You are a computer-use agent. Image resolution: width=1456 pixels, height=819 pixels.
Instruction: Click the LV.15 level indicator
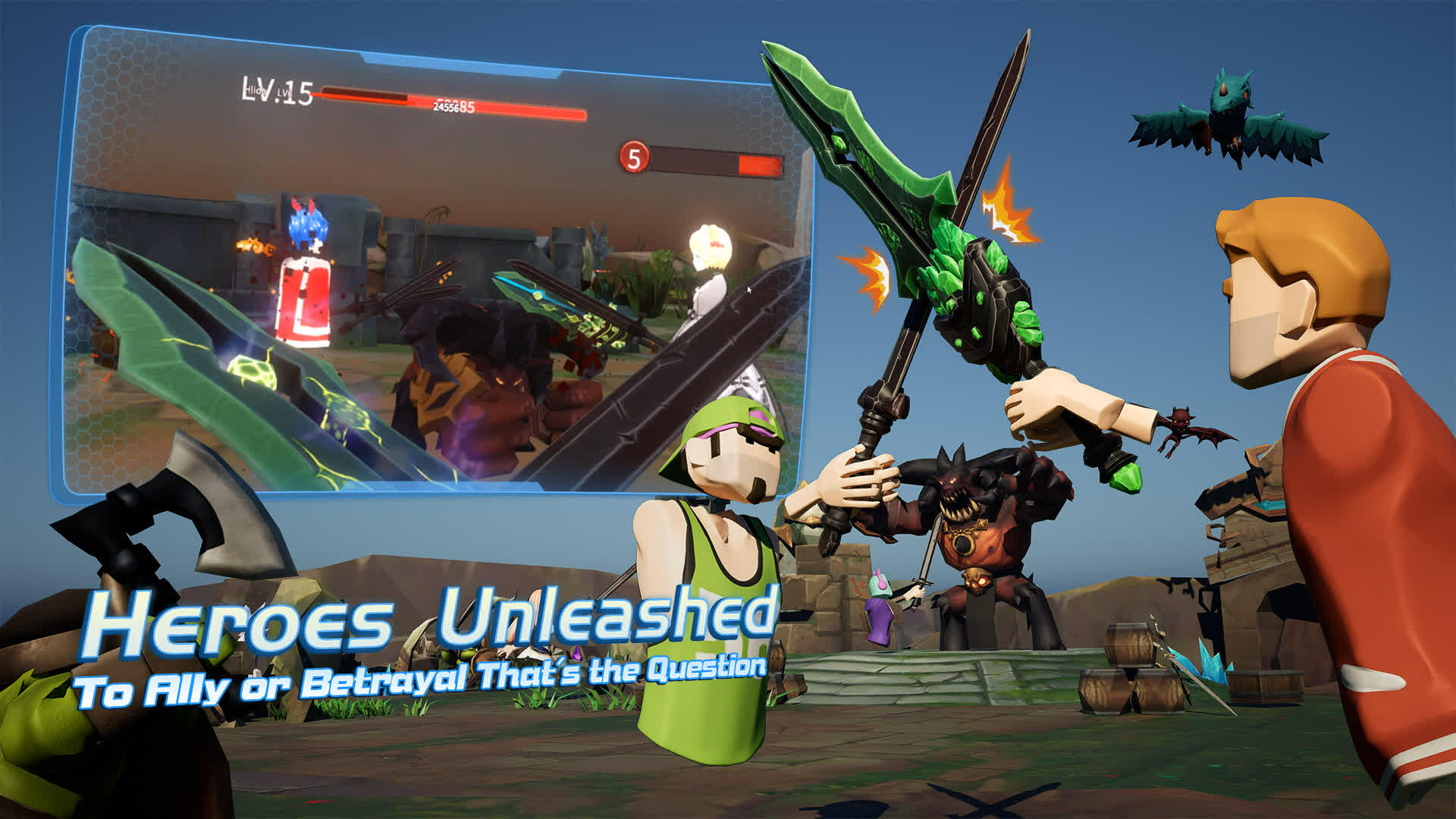tap(278, 93)
